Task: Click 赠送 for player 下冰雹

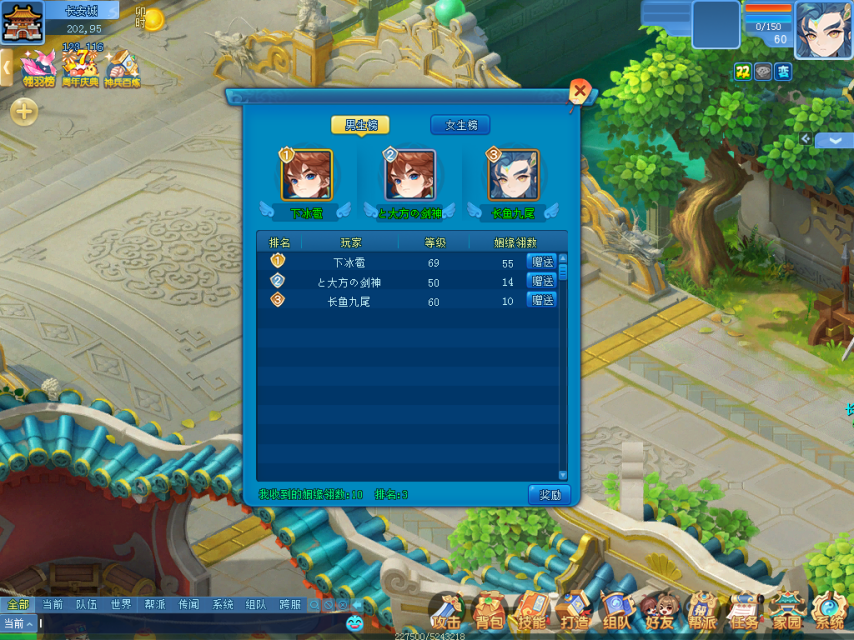Action: tap(542, 262)
